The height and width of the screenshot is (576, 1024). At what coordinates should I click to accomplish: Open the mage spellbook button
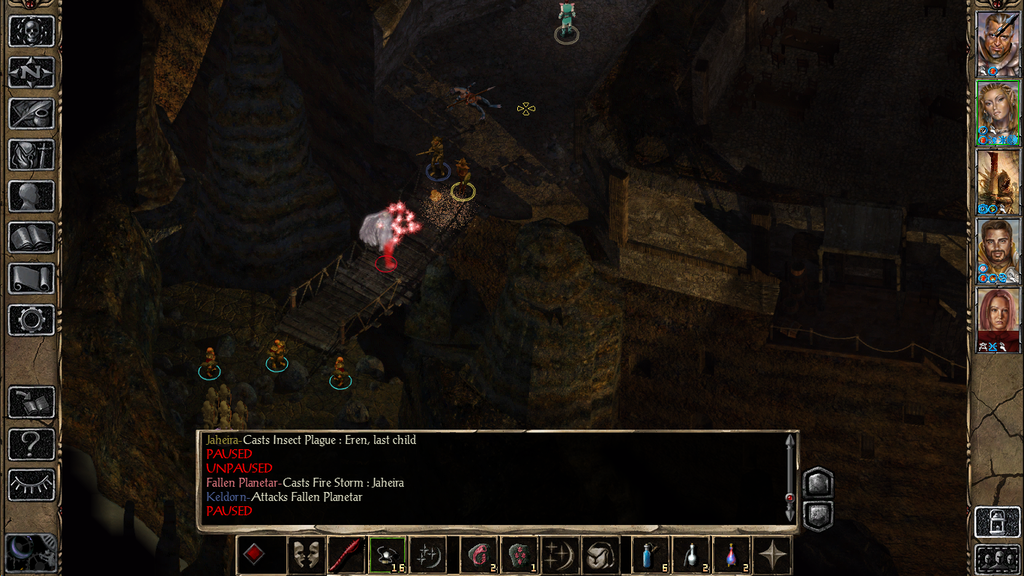pos(31,238)
